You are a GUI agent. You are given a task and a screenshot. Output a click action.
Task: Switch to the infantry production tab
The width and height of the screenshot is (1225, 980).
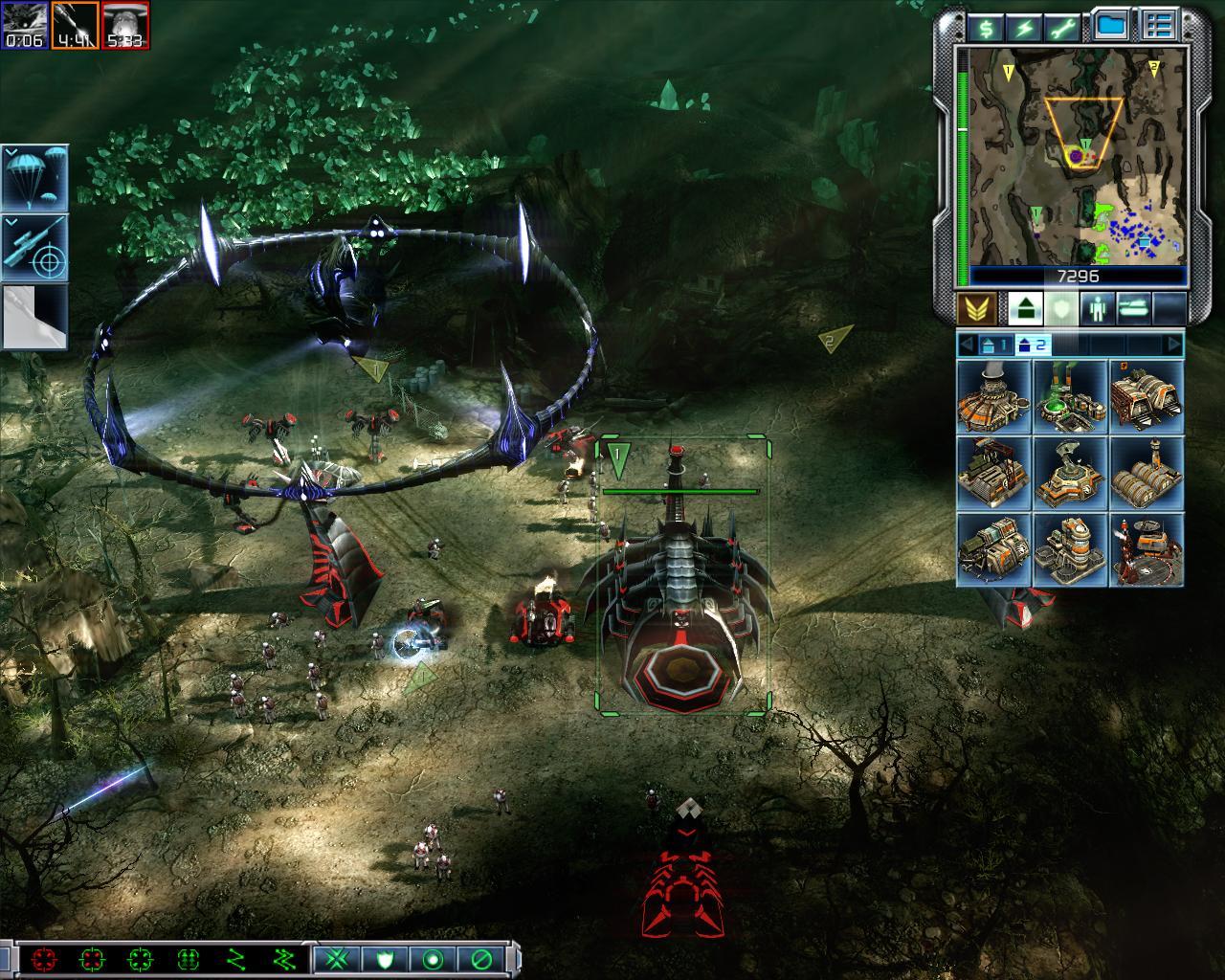[1096, 308]
